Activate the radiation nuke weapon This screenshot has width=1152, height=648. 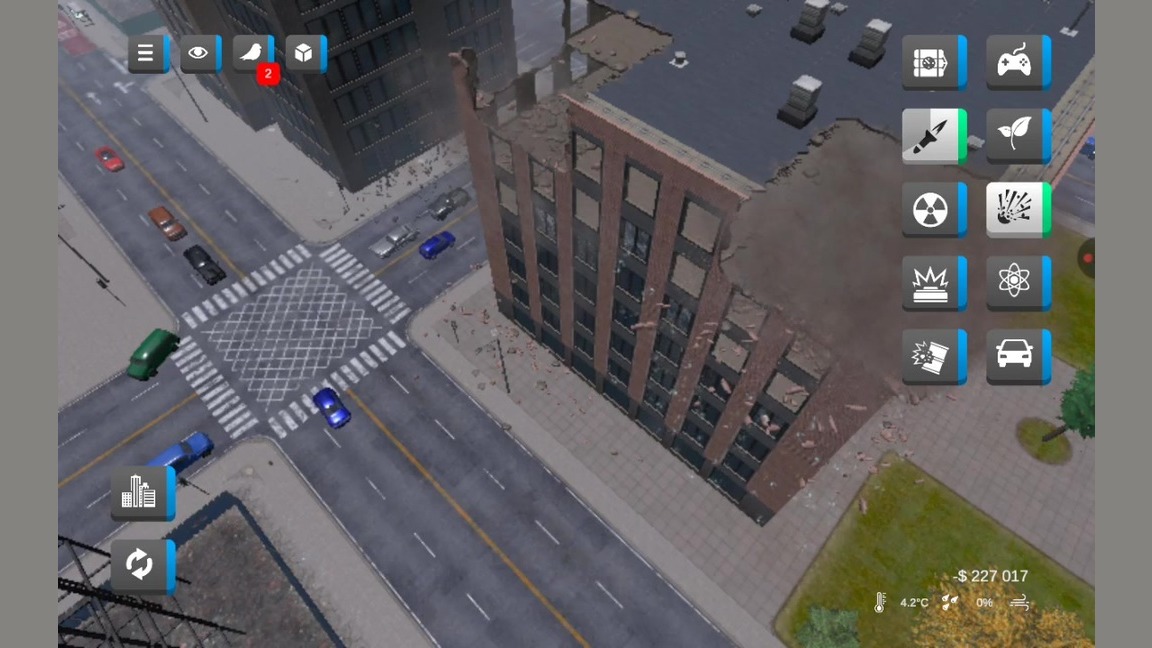pos(931,210)
